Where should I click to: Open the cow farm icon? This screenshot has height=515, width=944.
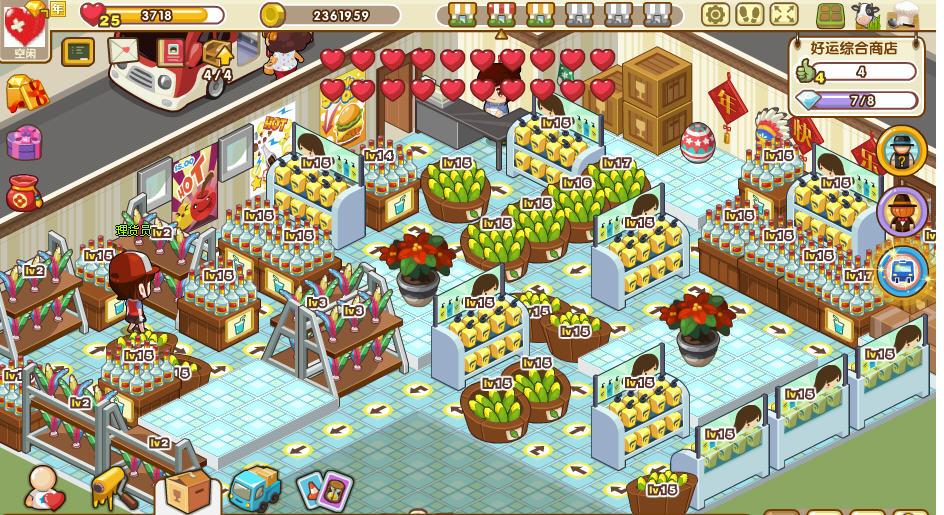865,14
